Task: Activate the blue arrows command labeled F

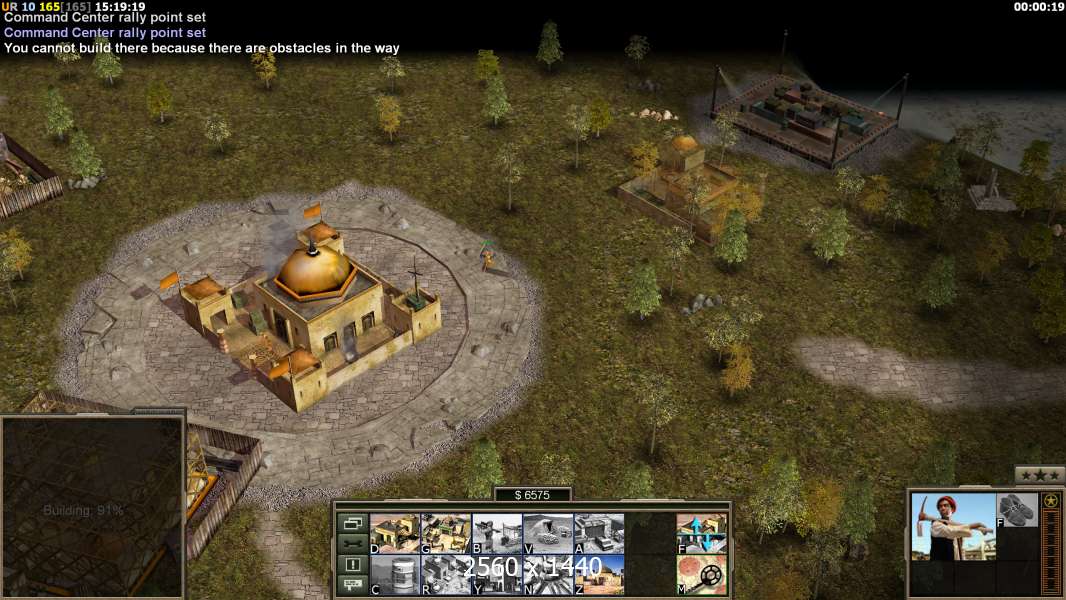Action: pyautogui.click(x=701, y=534)
